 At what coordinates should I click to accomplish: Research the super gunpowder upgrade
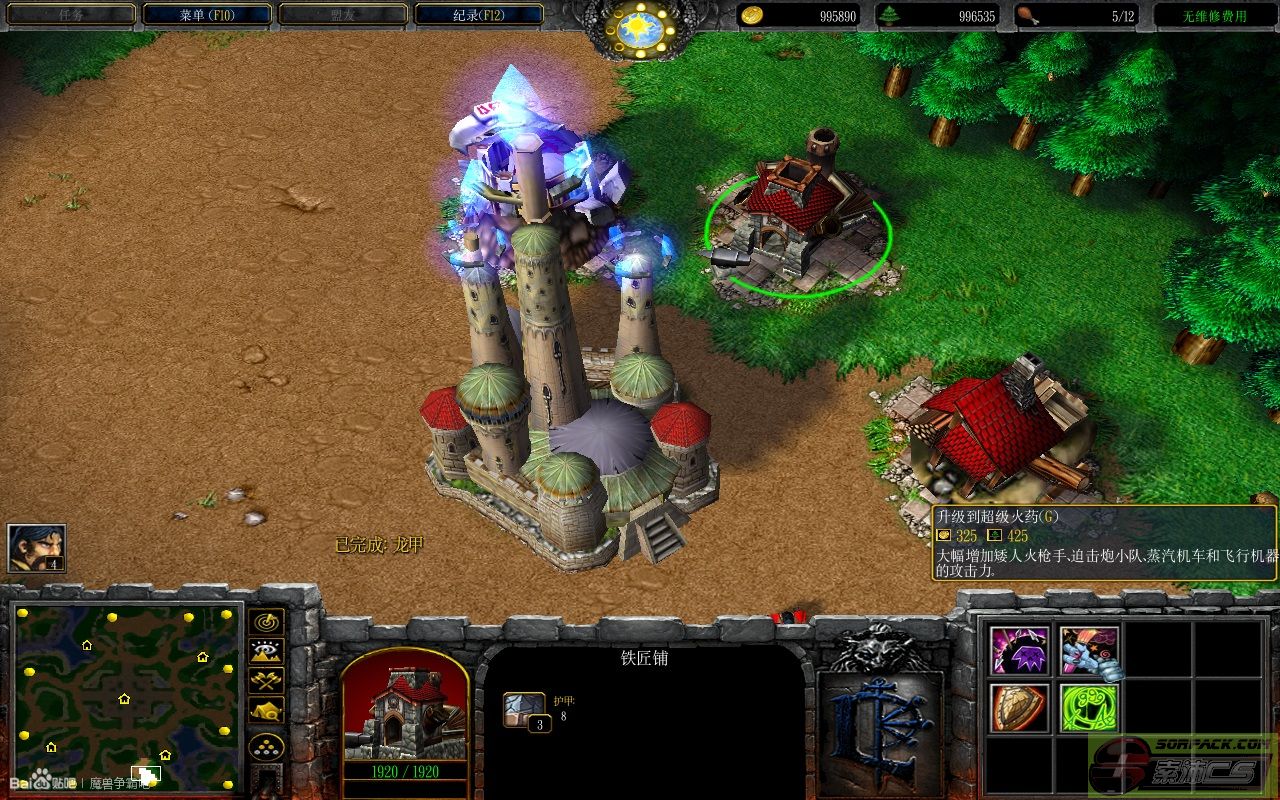click(1089, 651)
